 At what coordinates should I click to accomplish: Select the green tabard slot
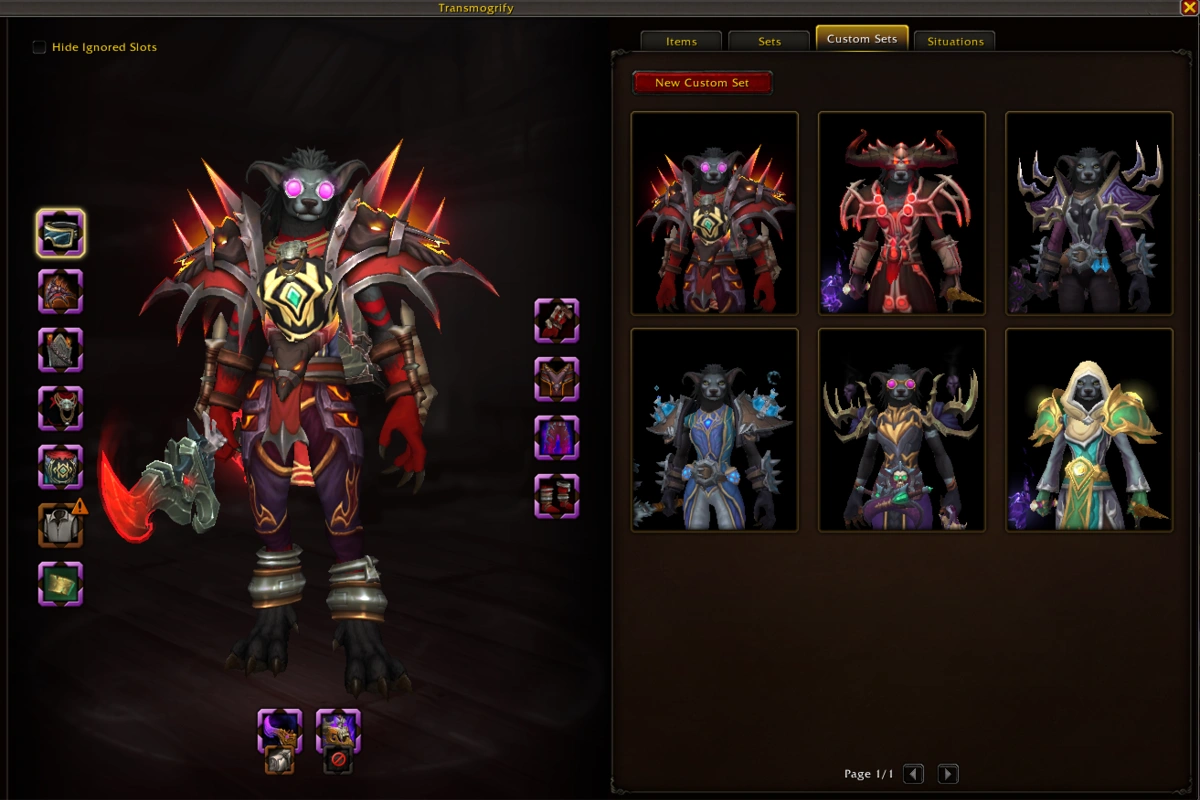(x=61, y=583)
